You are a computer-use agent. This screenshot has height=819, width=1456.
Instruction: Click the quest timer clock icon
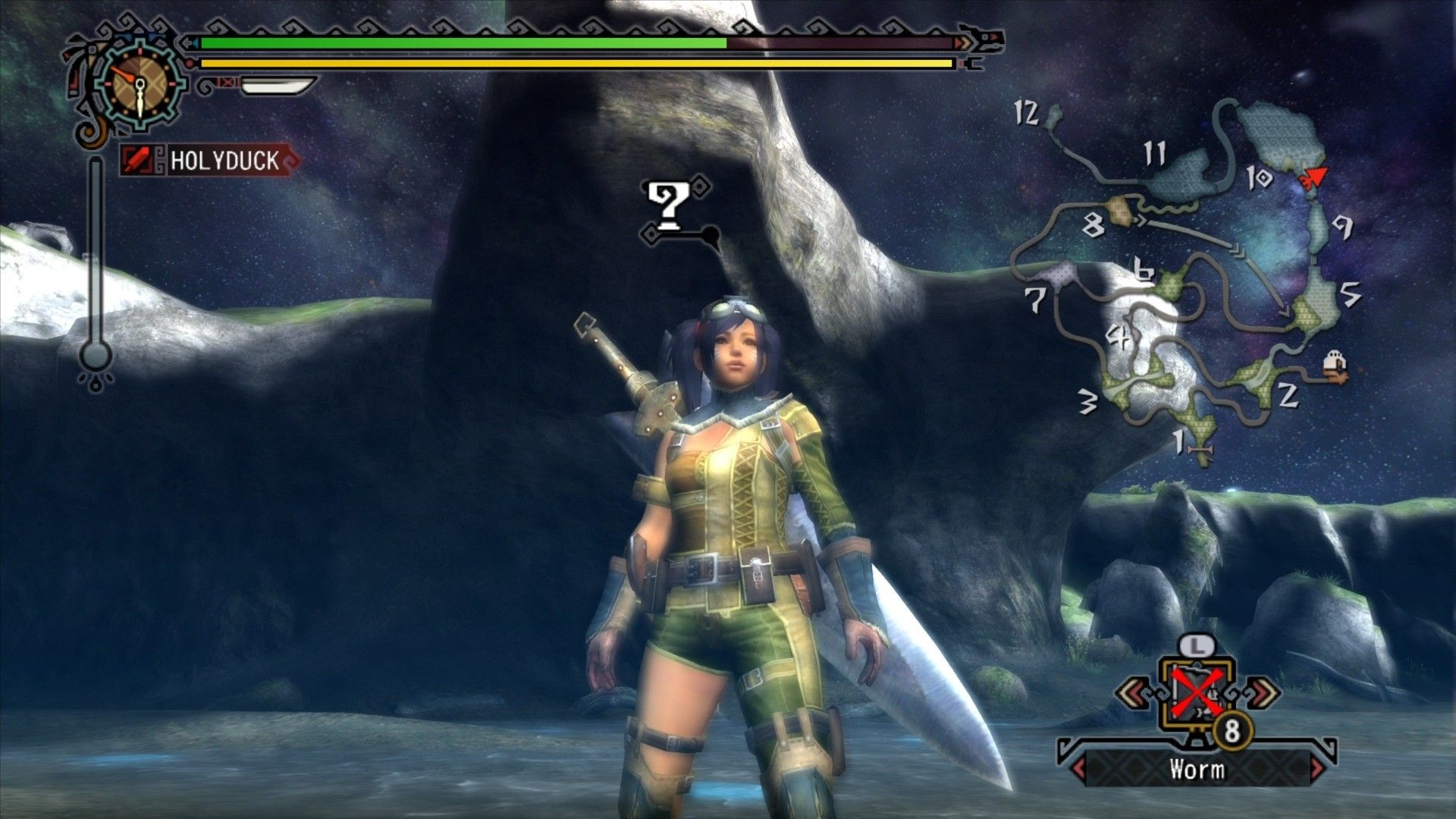click(140, 82)
